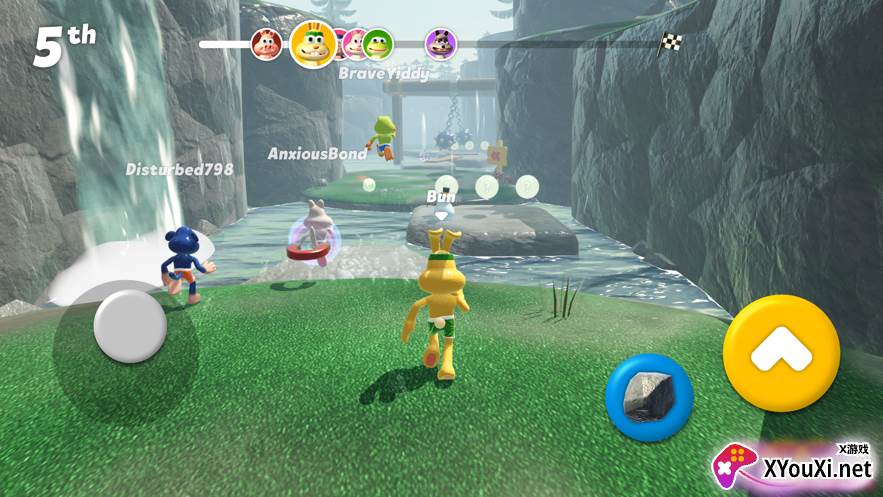
Task: Tap the yellow jump arrow button
Action: 781,353
